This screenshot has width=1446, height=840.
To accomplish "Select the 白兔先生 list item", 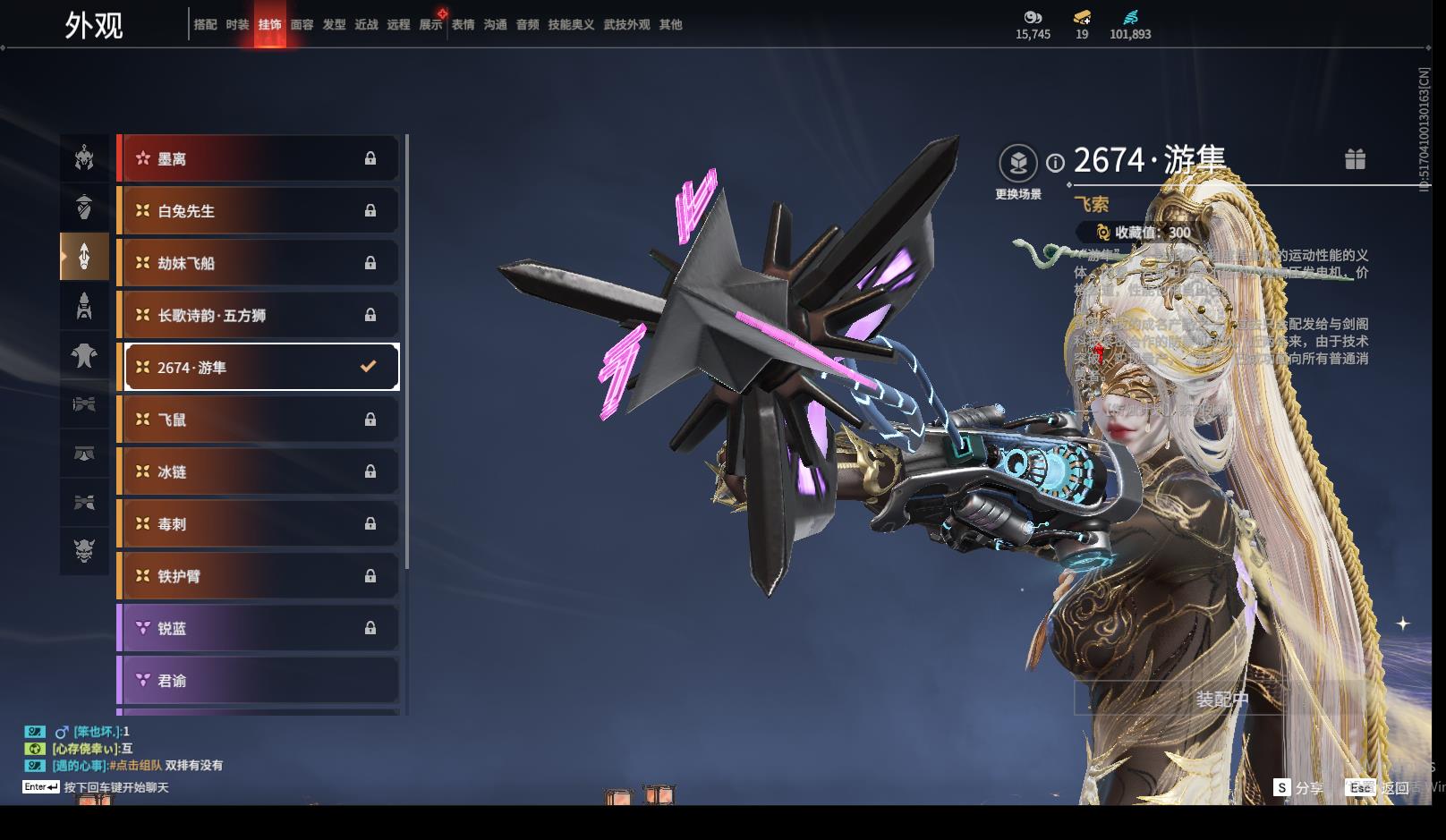I will coord(259,211).
